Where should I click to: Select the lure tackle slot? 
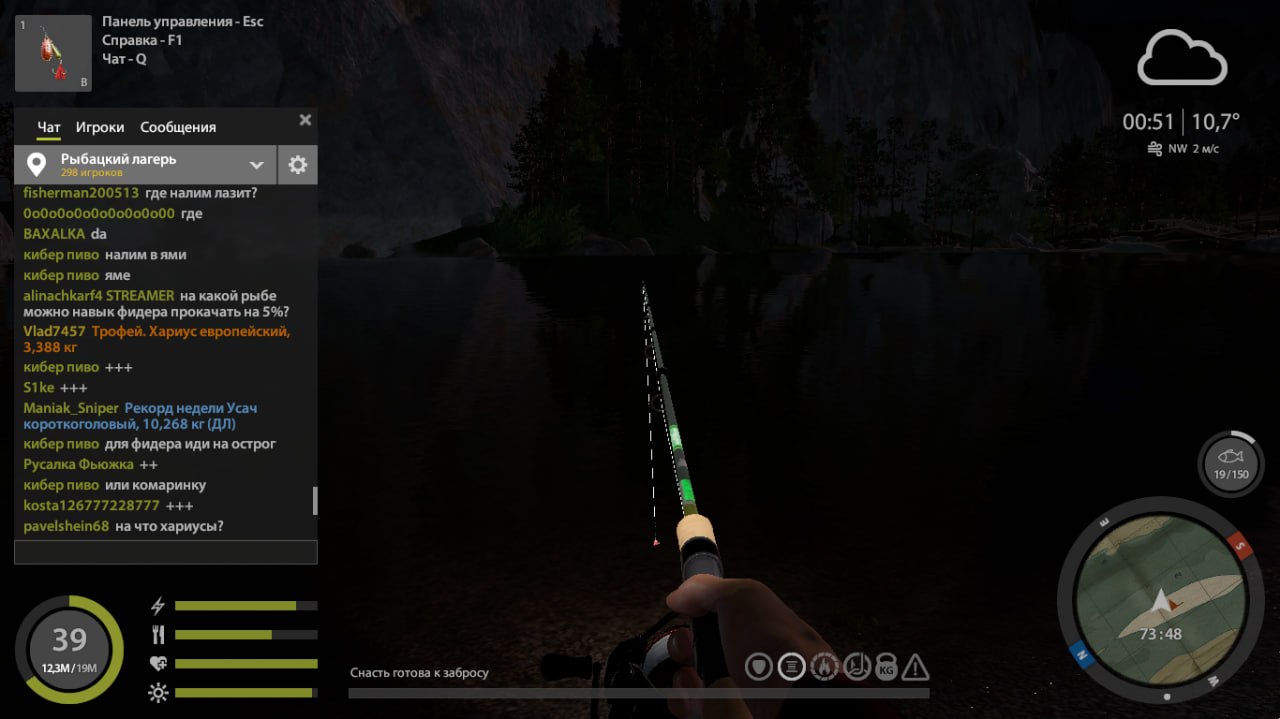point(53,53)
